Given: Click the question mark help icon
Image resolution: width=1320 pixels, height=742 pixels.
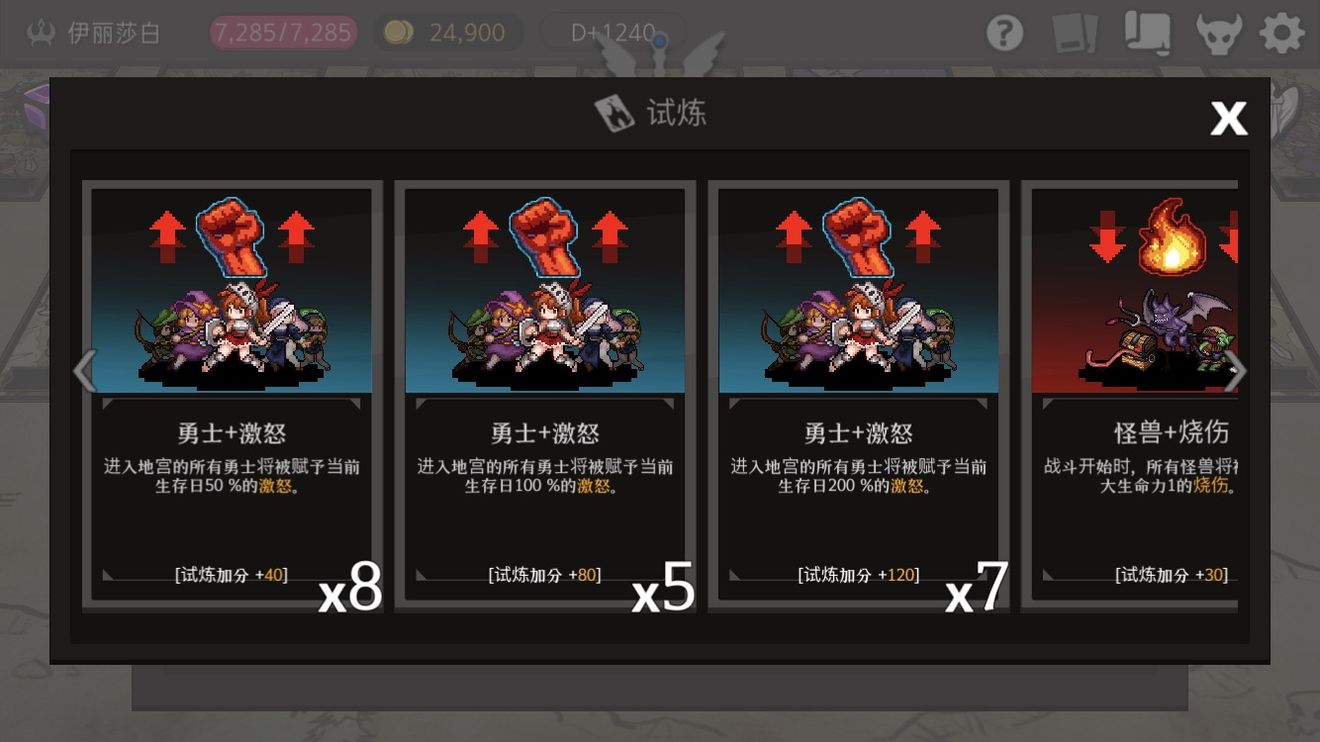Looking at the screenshot, I should click(1004, 31).
